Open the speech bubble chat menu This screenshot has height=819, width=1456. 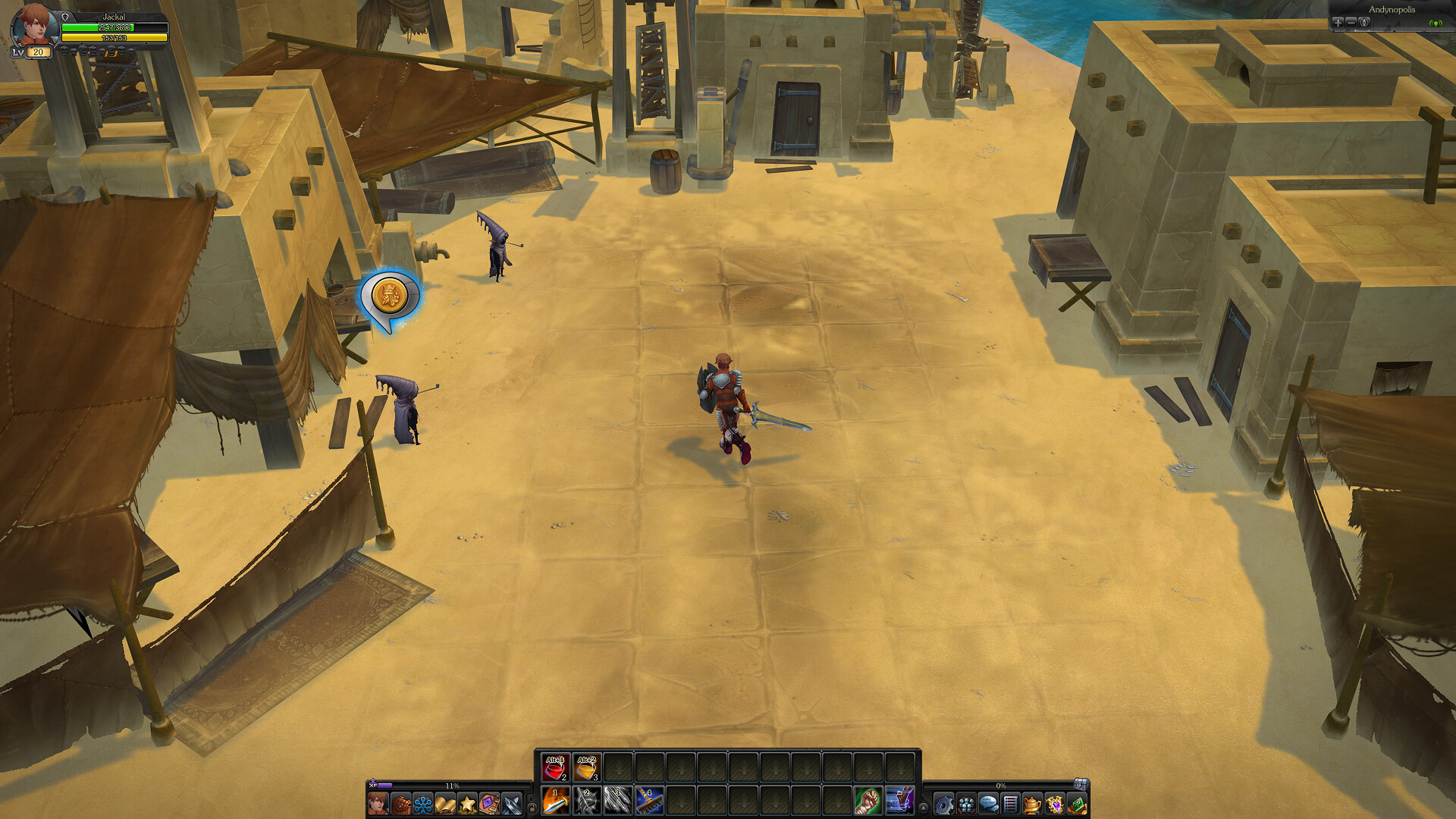point(988,803)
